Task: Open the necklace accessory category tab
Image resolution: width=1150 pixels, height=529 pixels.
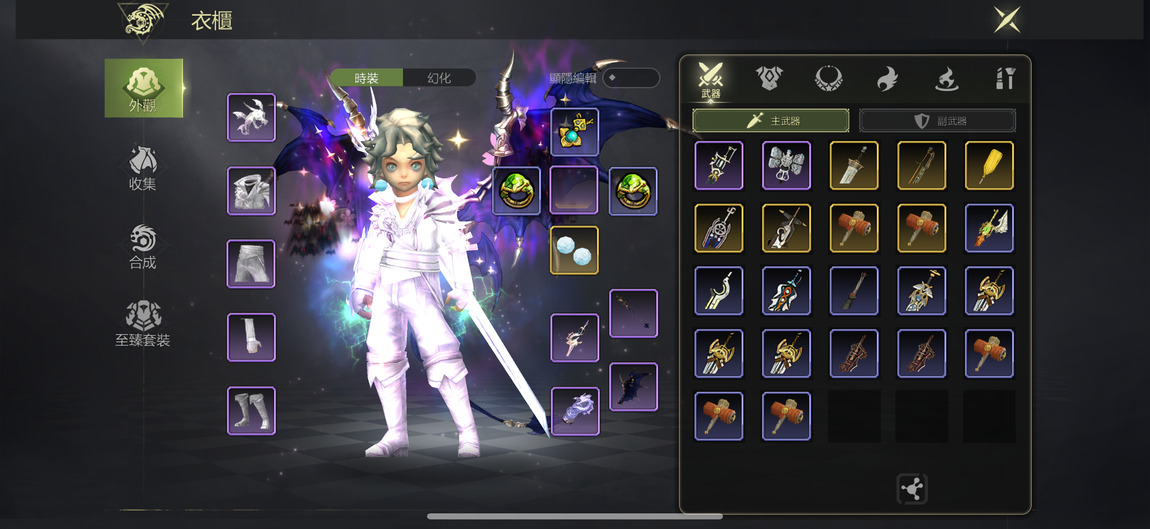Action: click(x=828, y=79)
